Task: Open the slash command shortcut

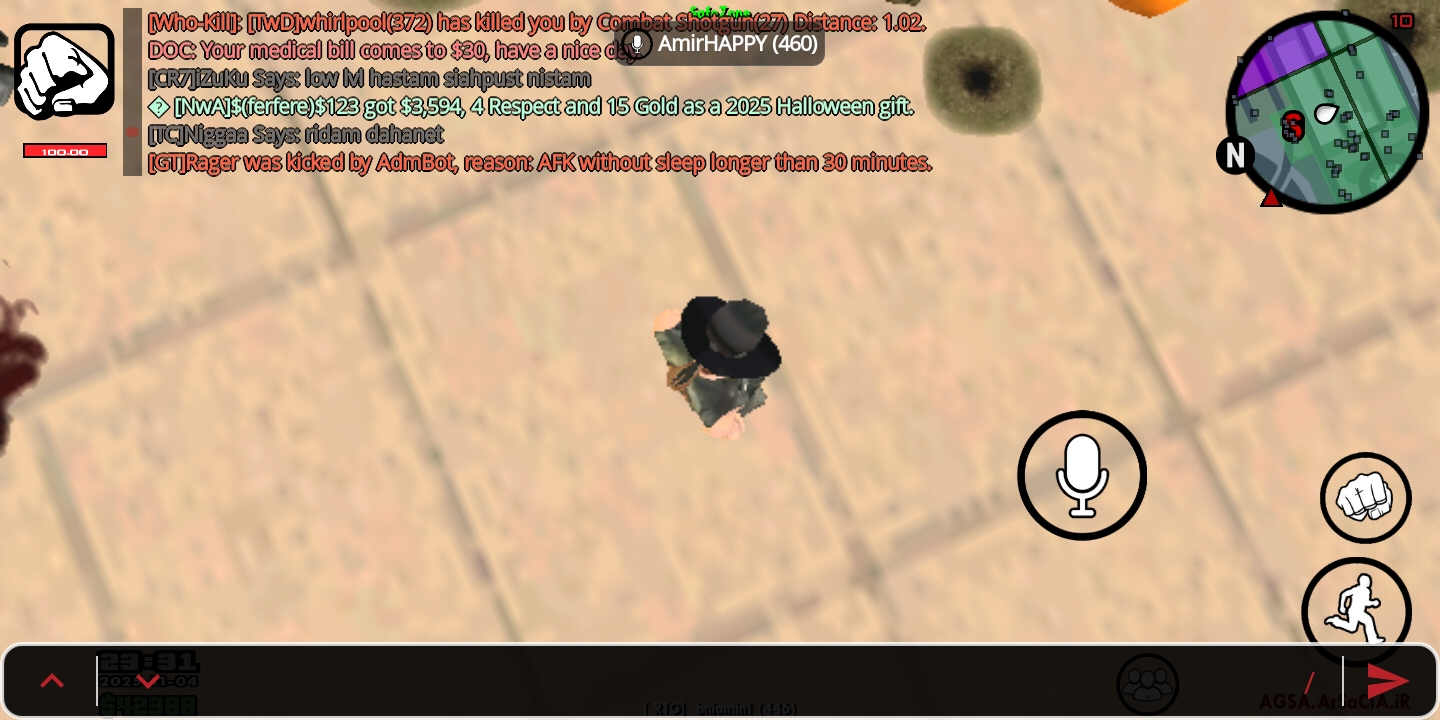Action: pyautogui.click(x=1310, y=681)
